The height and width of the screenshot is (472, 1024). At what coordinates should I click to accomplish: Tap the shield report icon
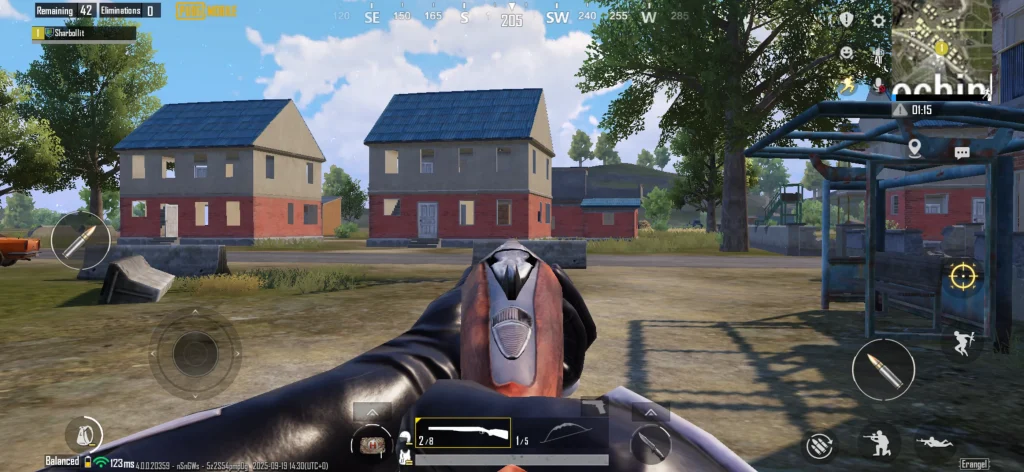[846, 20]
